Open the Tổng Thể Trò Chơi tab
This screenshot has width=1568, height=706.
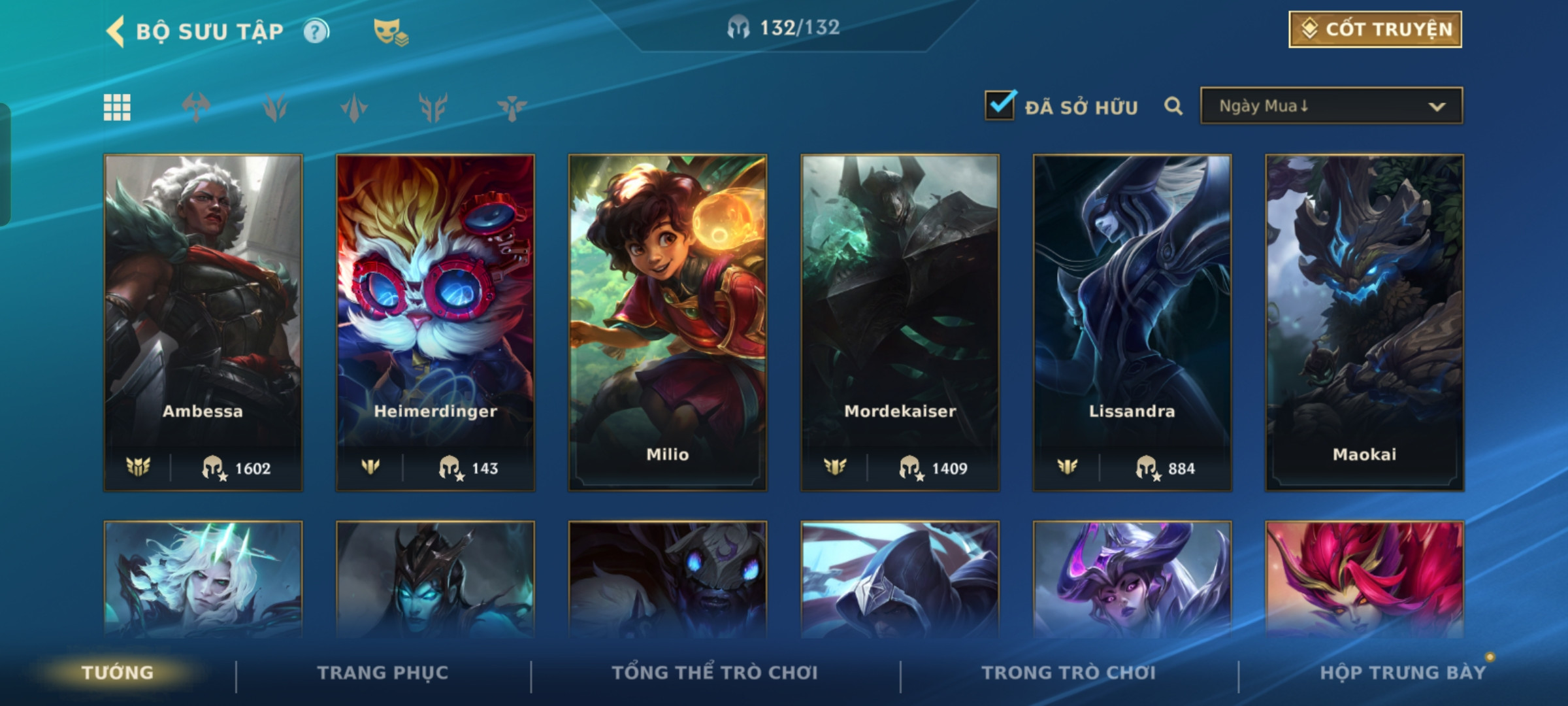pyautogui.click(x=715, y=673)
